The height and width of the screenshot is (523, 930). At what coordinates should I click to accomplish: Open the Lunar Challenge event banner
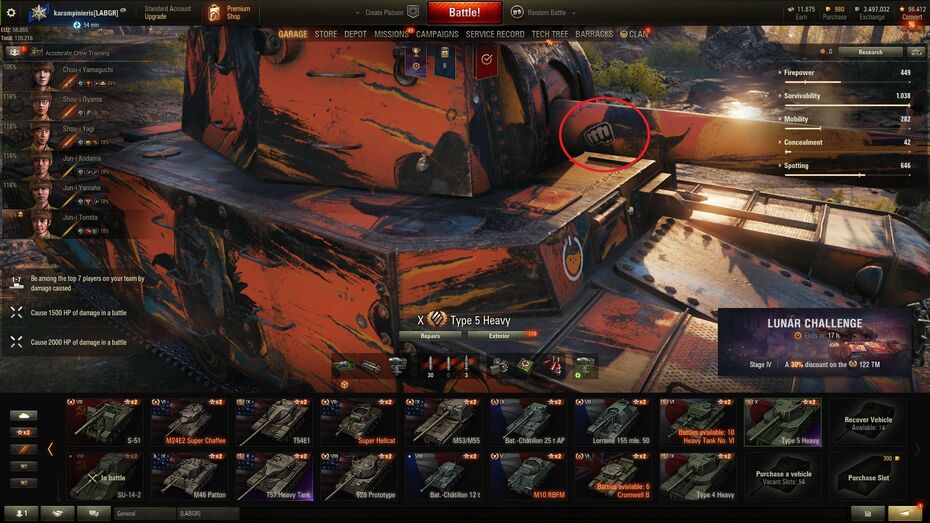point(814,342)
